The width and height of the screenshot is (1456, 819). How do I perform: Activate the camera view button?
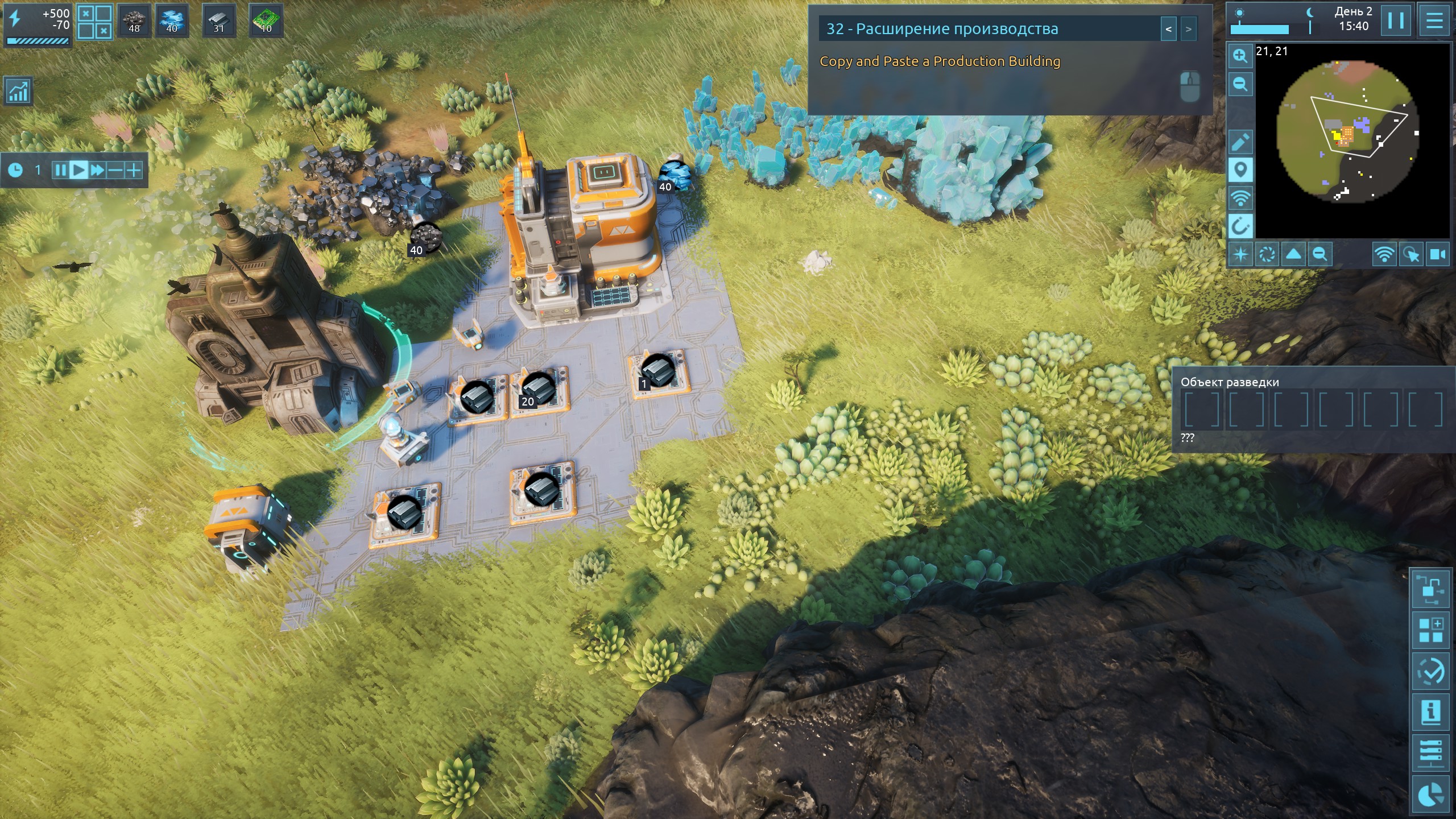pos(1438,254)
